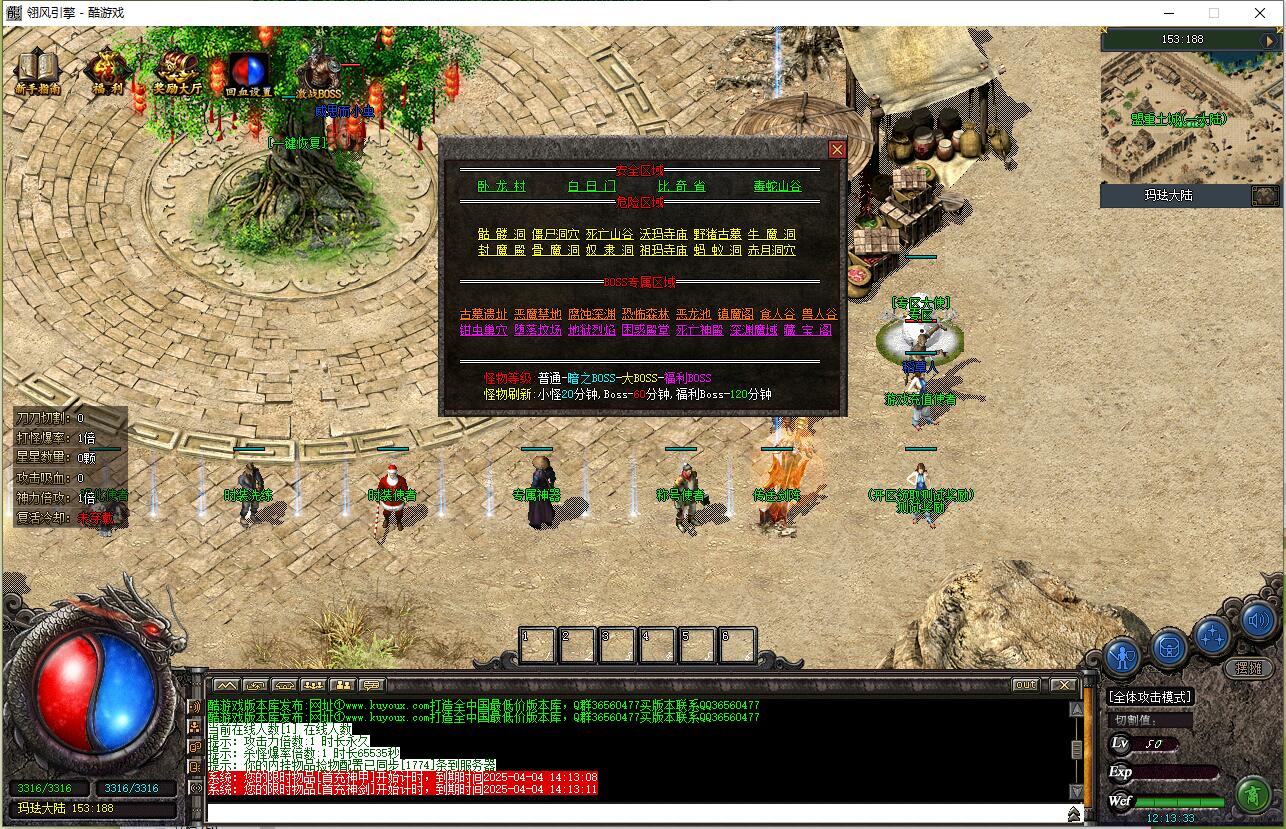
Task: Close the teleport destination panel
Action: pyautogui.click(x=837, y=150)
